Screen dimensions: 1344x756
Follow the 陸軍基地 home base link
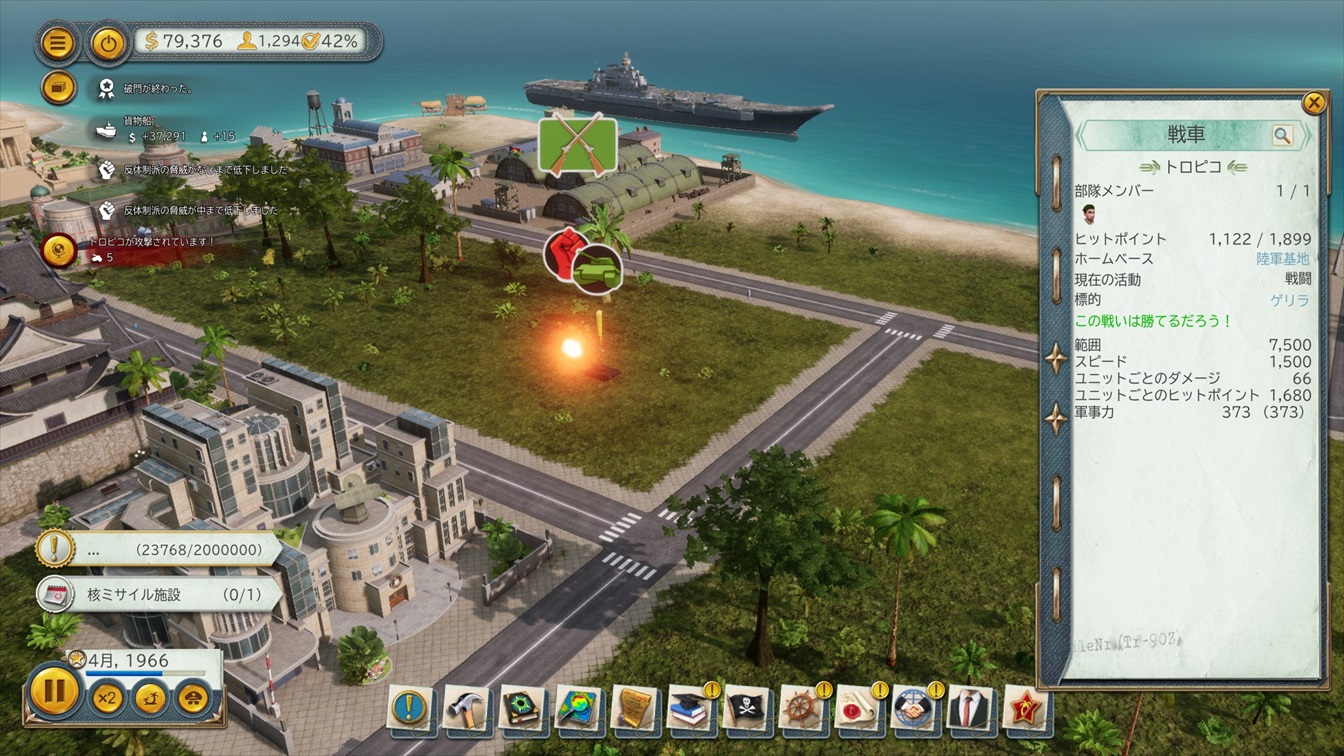point(1283,259)
